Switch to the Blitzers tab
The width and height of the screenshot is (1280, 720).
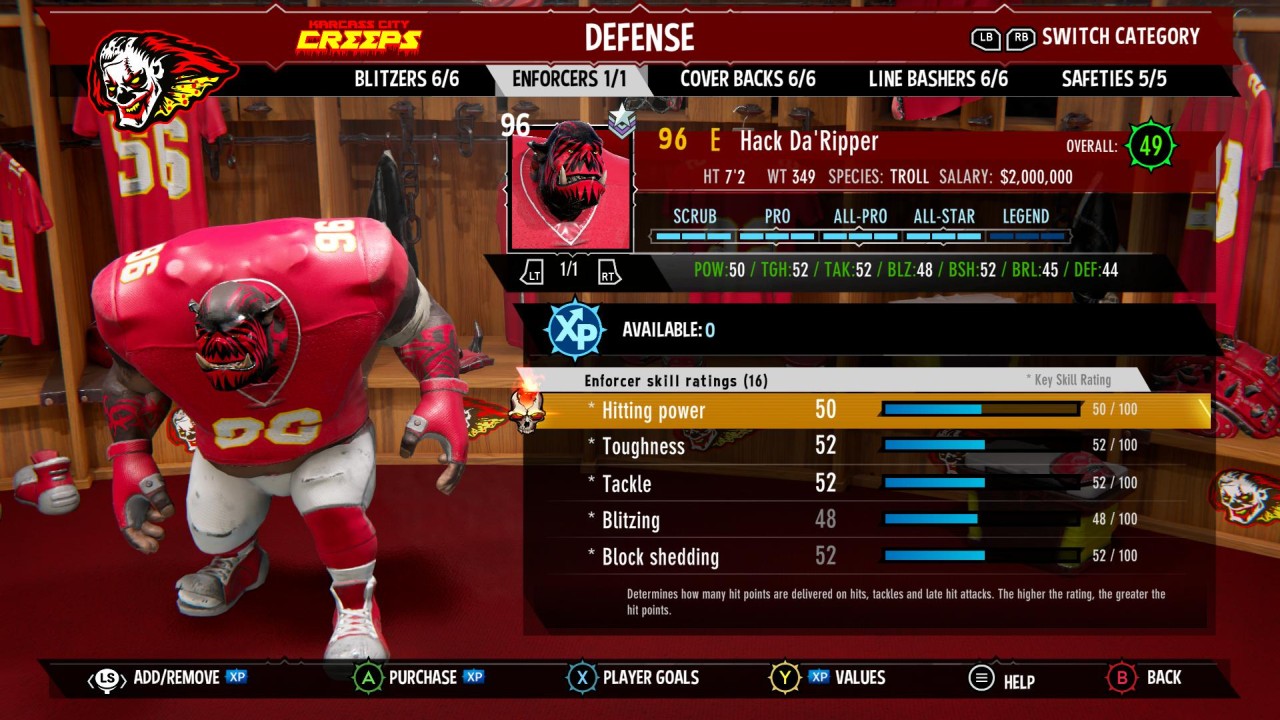pyautogui.click(x=406, y=79)
